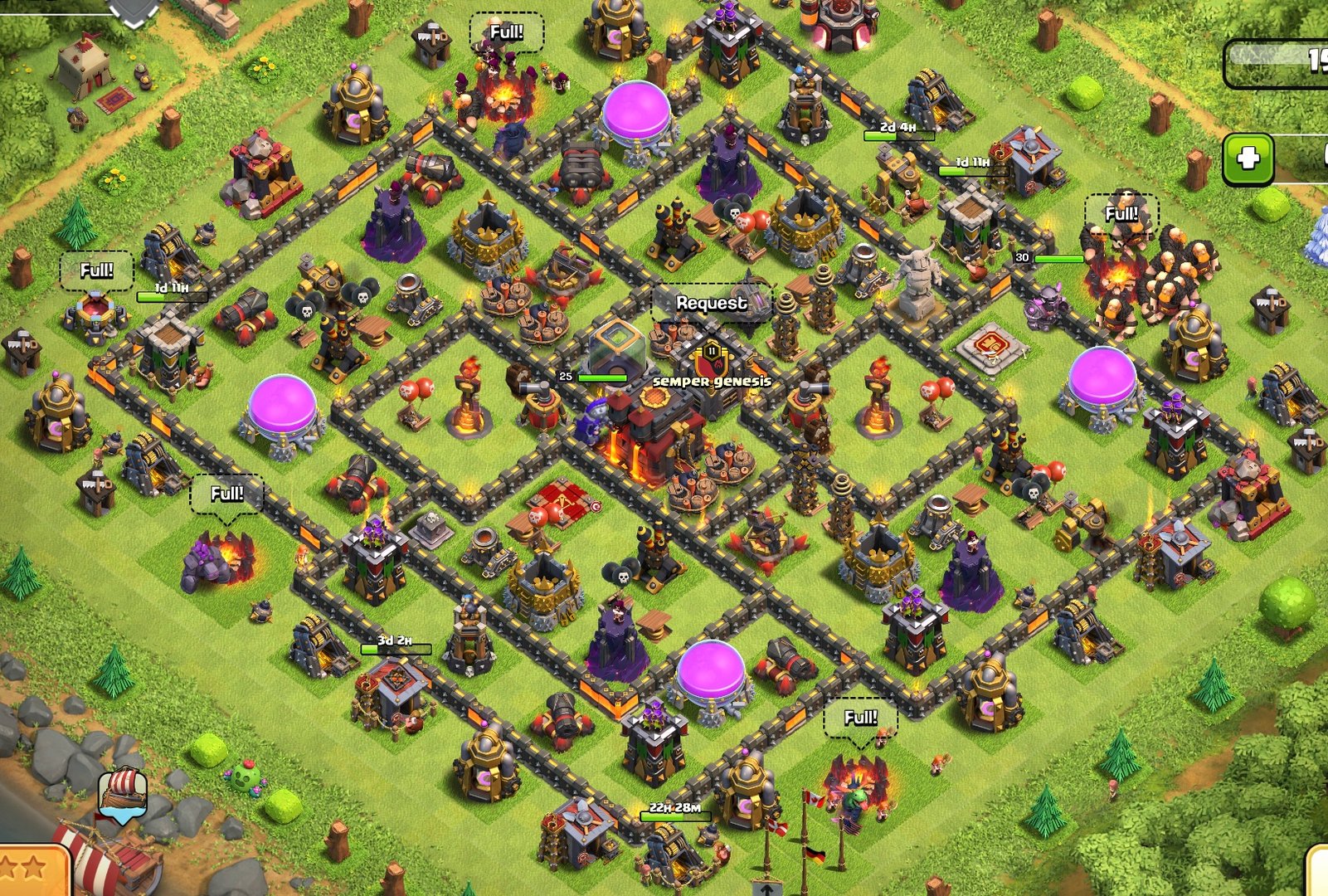This screenshot has width=1328, height=896.
Task: Open the orange stars button
Action: coord(32,871)
